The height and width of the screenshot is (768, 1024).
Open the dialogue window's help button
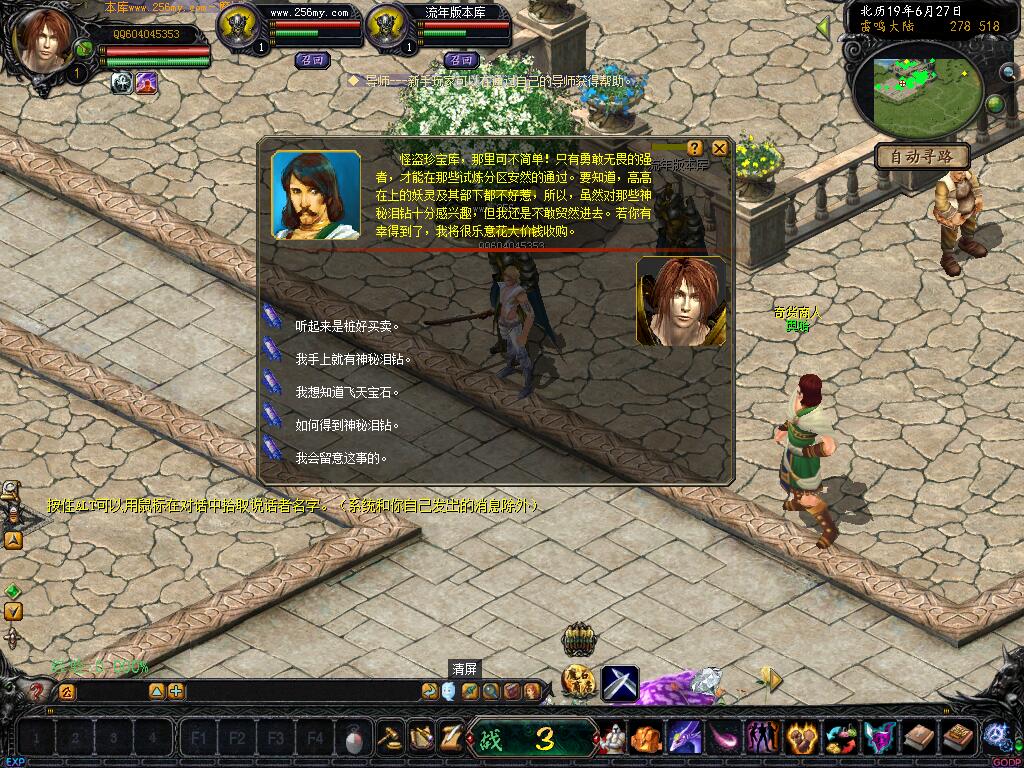(x=695, y=148)
